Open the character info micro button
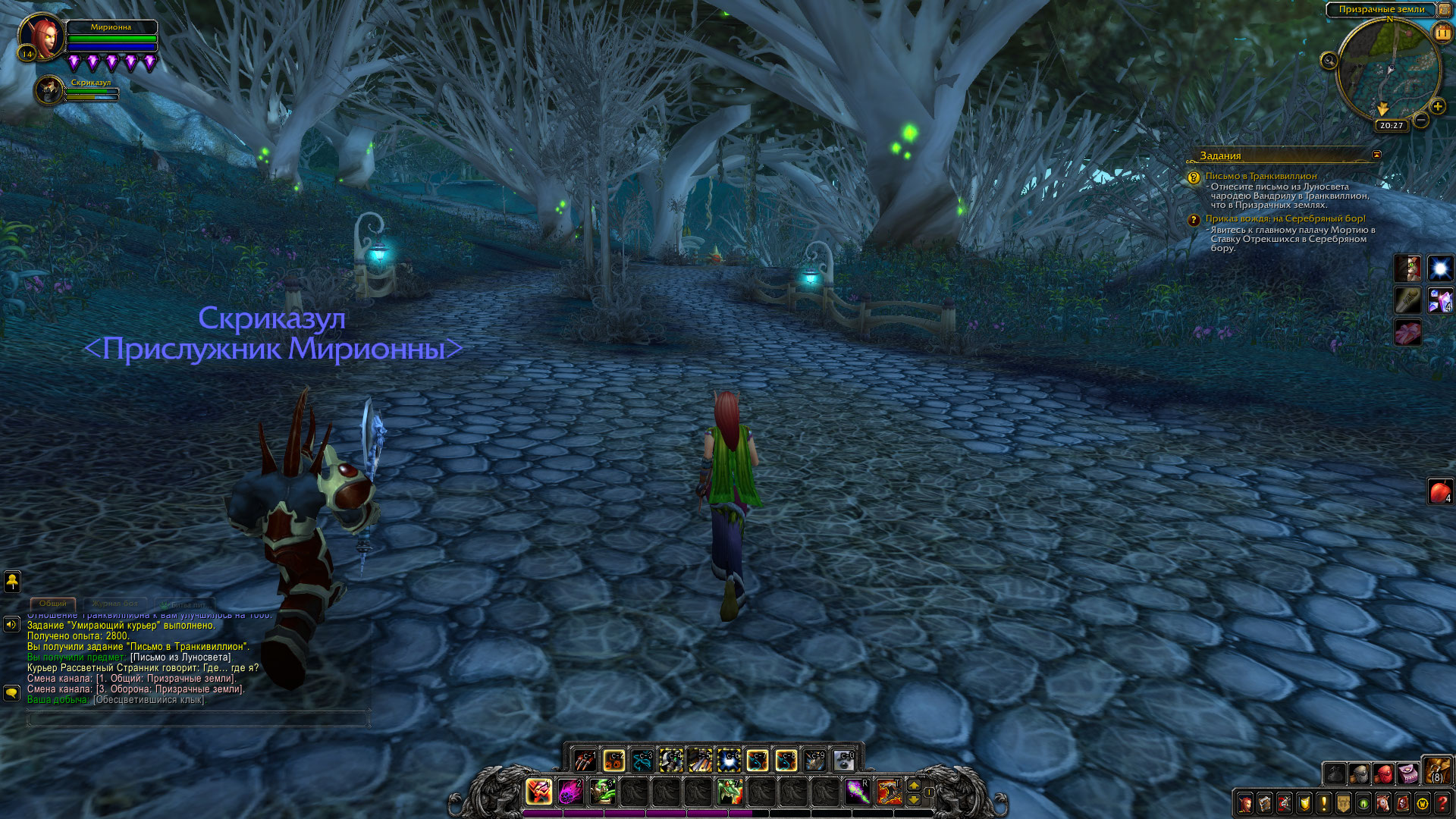The width and height of the screenshot is (1456, 819). point(1245,802)
